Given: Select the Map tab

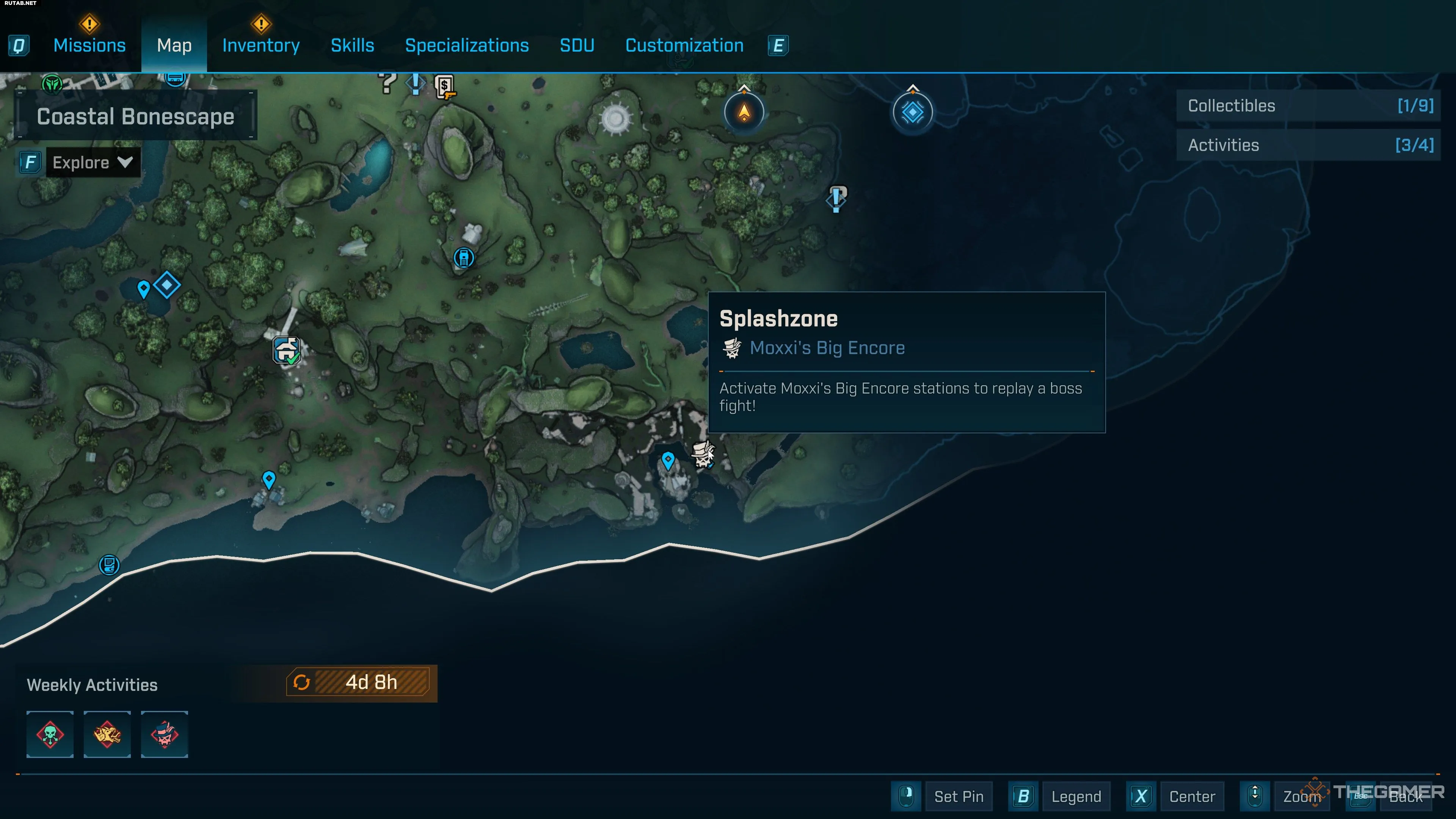Looking at the screenshot, I should [174, 45].
